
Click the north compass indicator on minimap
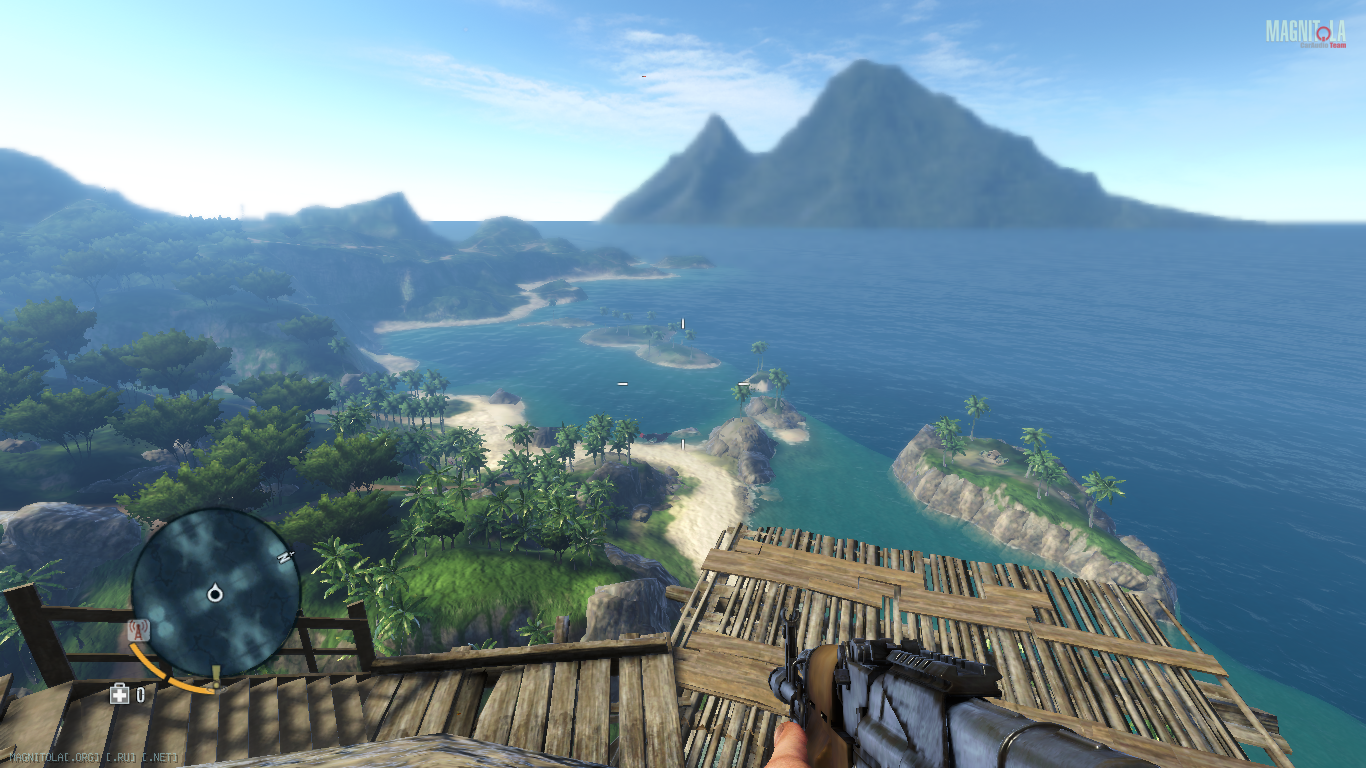pos(285,557)
